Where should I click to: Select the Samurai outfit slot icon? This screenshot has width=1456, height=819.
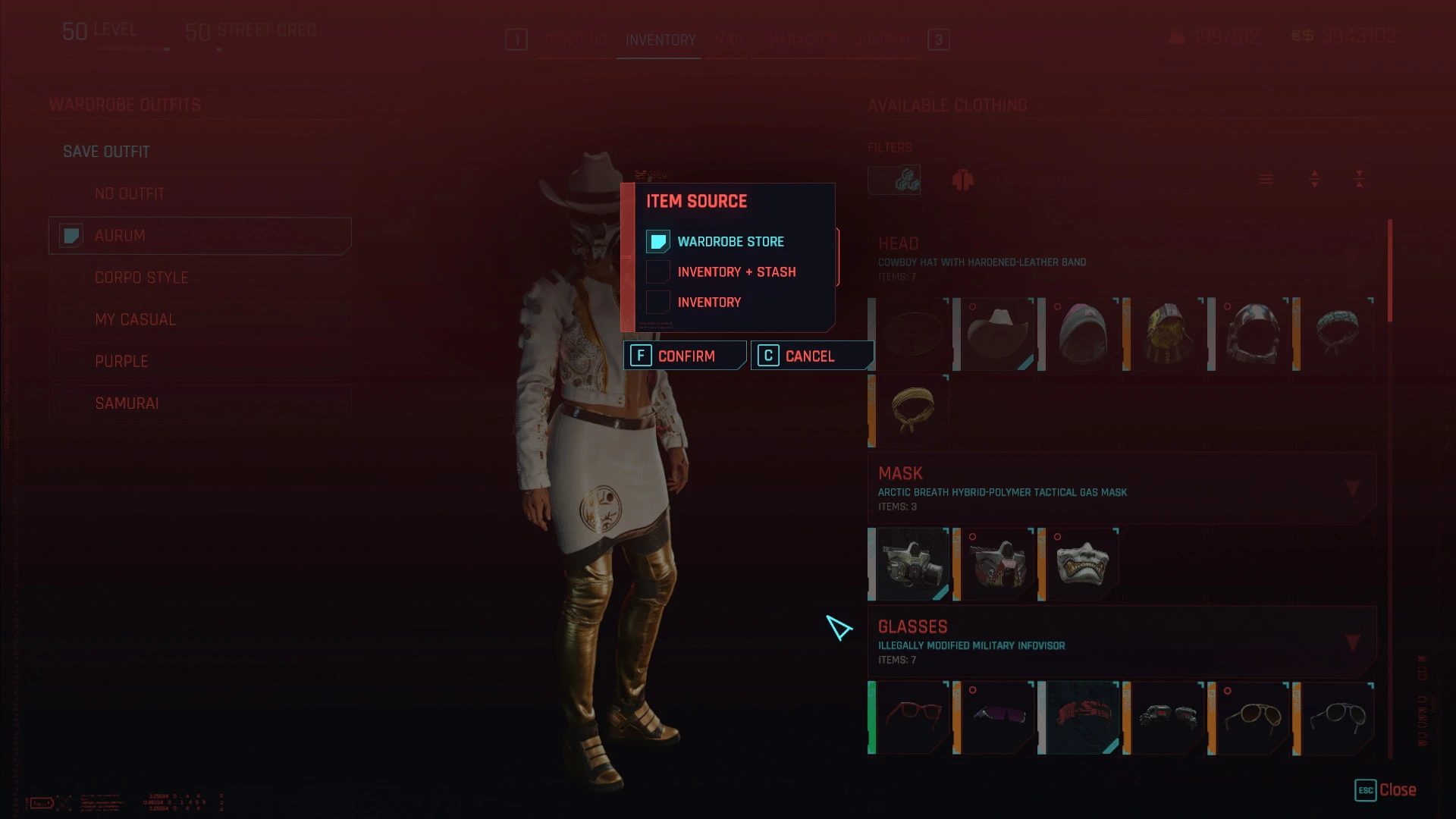tap(71, 403)
